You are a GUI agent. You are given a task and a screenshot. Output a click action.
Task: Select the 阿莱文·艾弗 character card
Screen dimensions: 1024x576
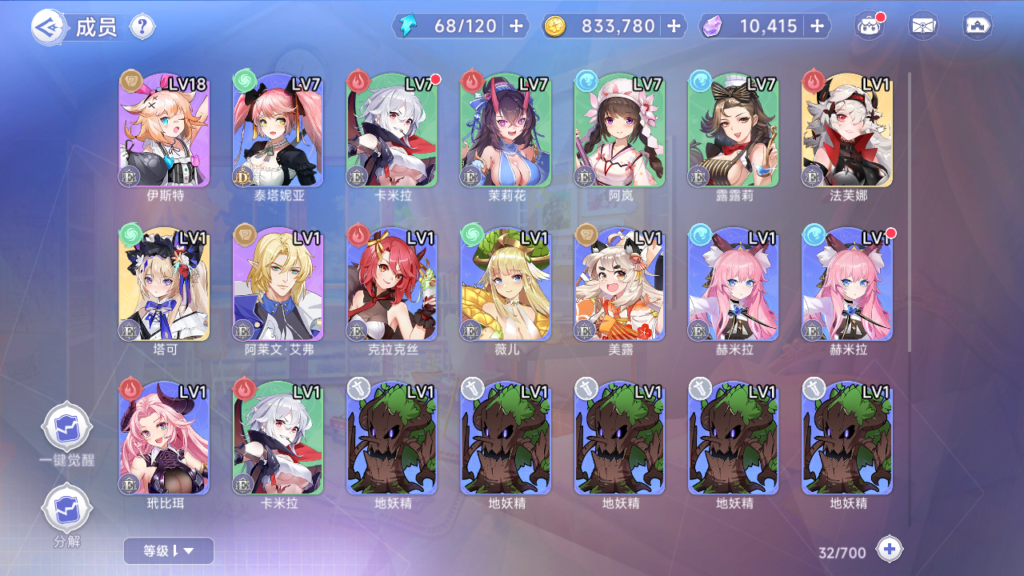point(278,283)
